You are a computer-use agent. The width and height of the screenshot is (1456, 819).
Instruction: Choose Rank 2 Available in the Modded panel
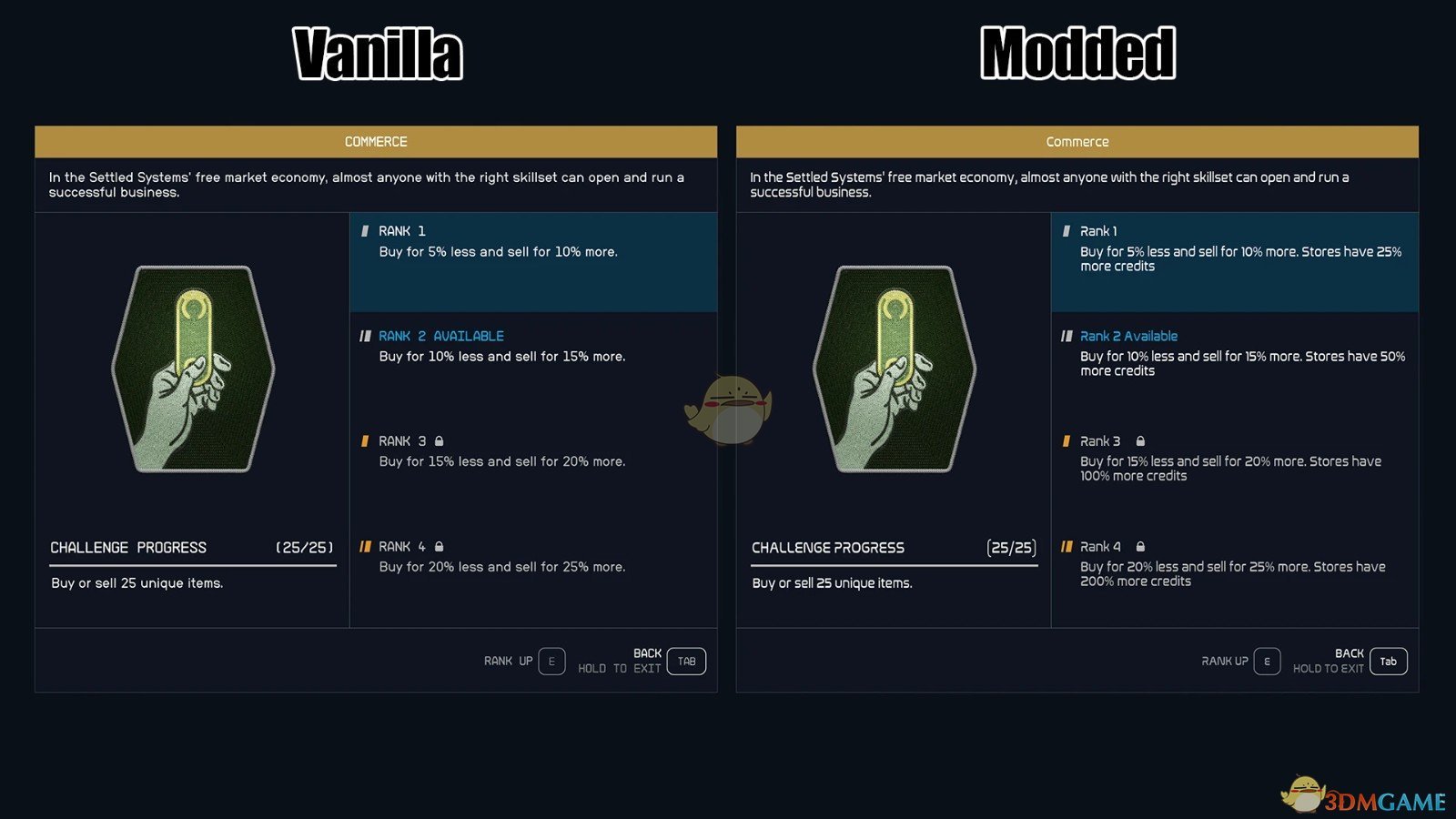(1234, 353)
